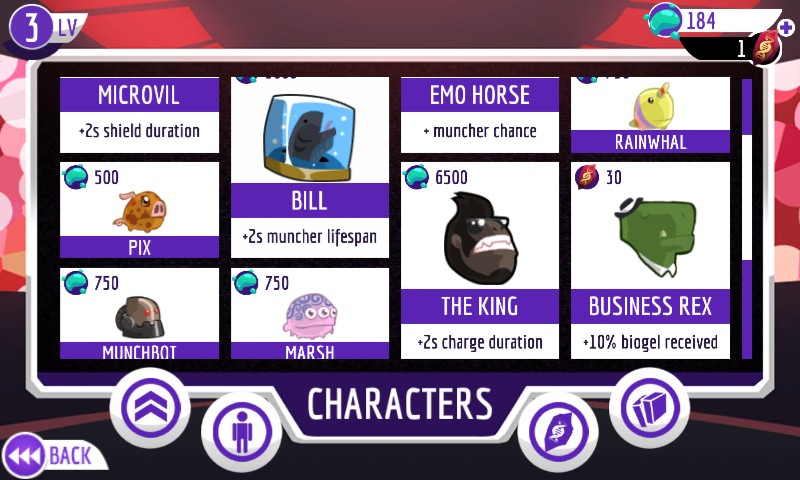Select the Microvil character card
The height and width of the screenshot is (480, 800).
[140, 113]
